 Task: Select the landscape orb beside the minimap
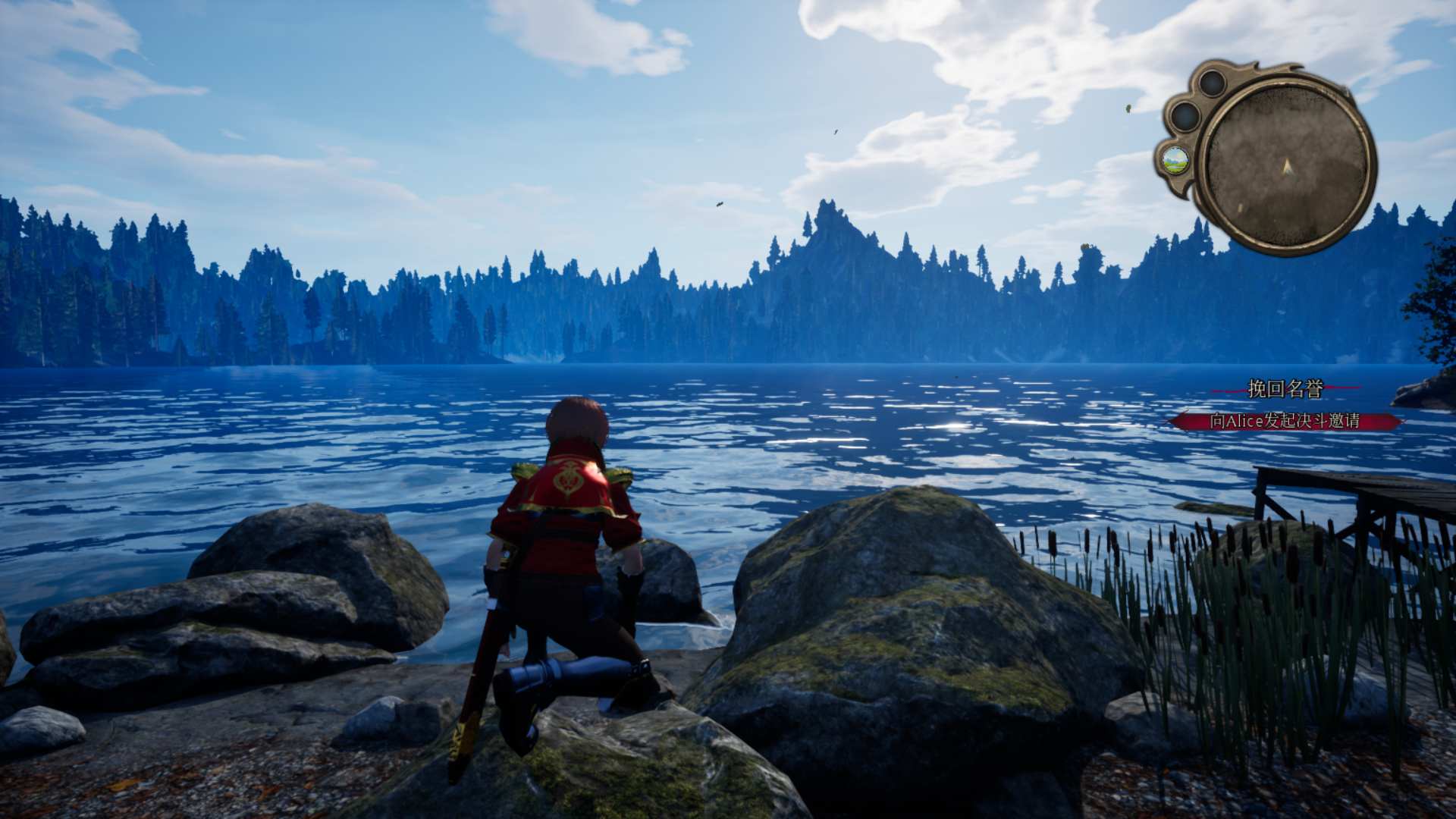coord(1175,159)
